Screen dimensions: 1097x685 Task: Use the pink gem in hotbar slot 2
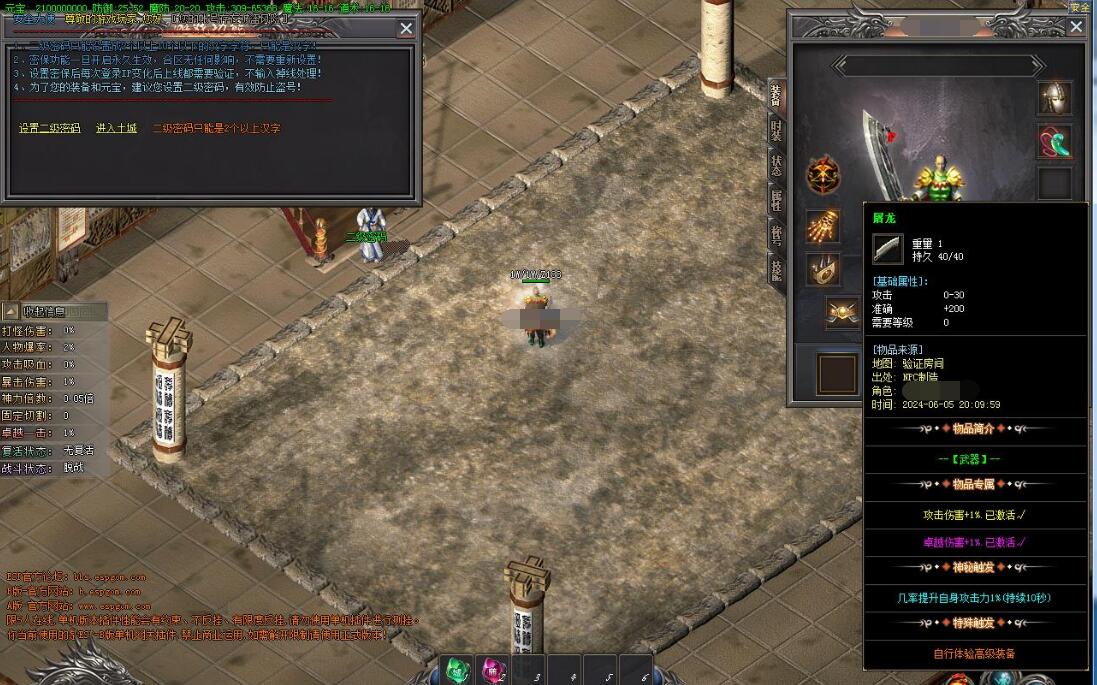[493, 670]
